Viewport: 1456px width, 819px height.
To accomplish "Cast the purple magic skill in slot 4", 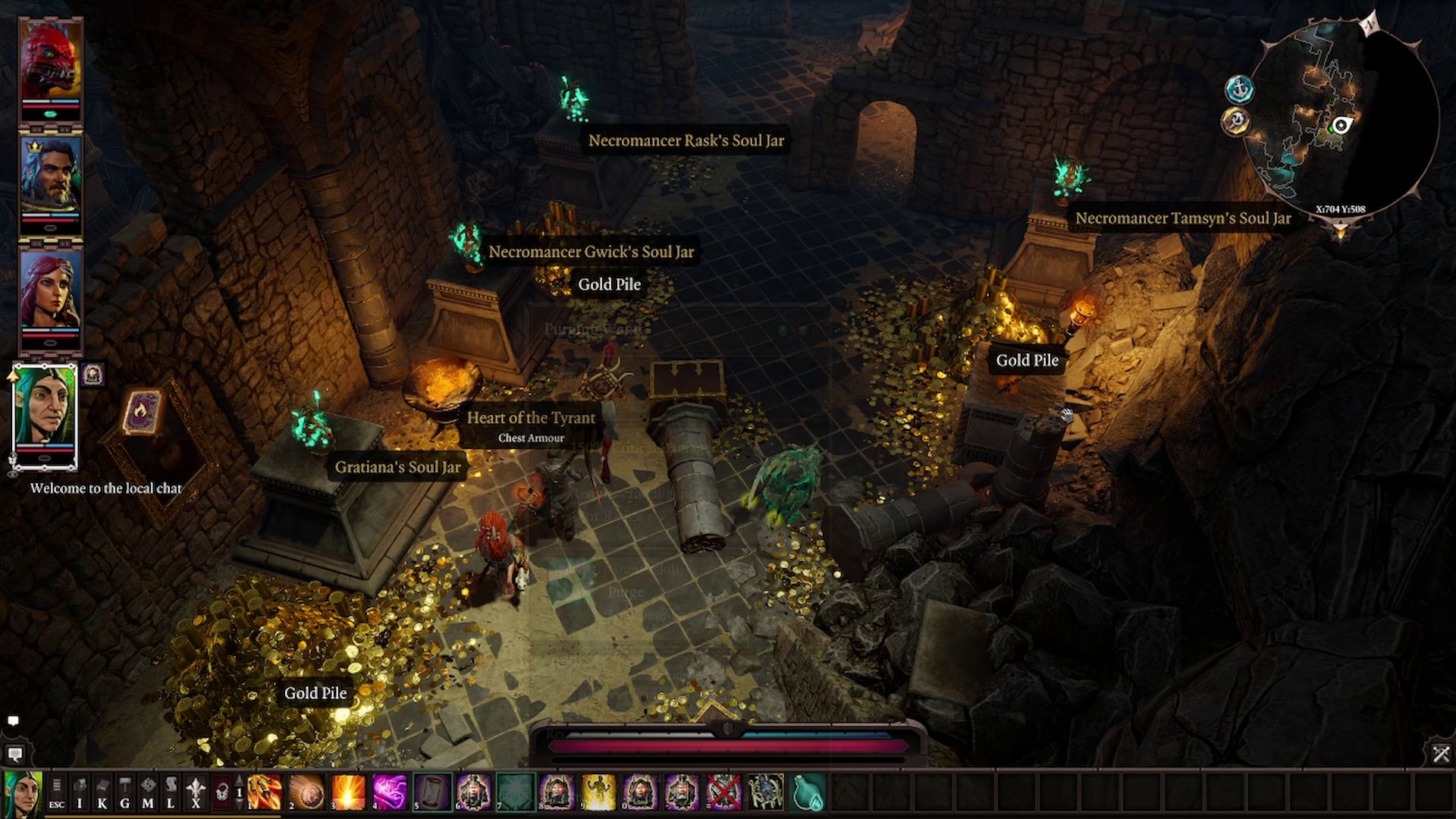I will [x=390, y=793].
